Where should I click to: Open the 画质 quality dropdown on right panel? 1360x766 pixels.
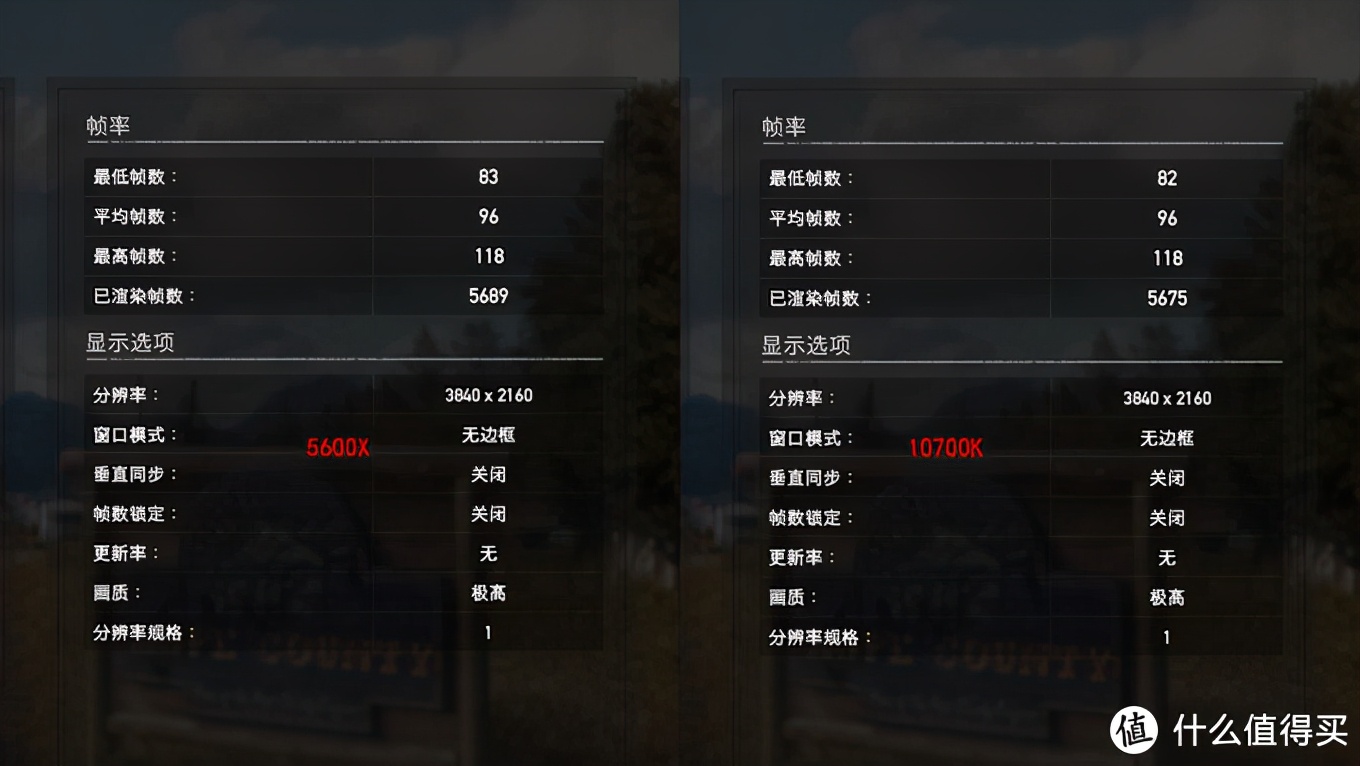pos(1166,597)
